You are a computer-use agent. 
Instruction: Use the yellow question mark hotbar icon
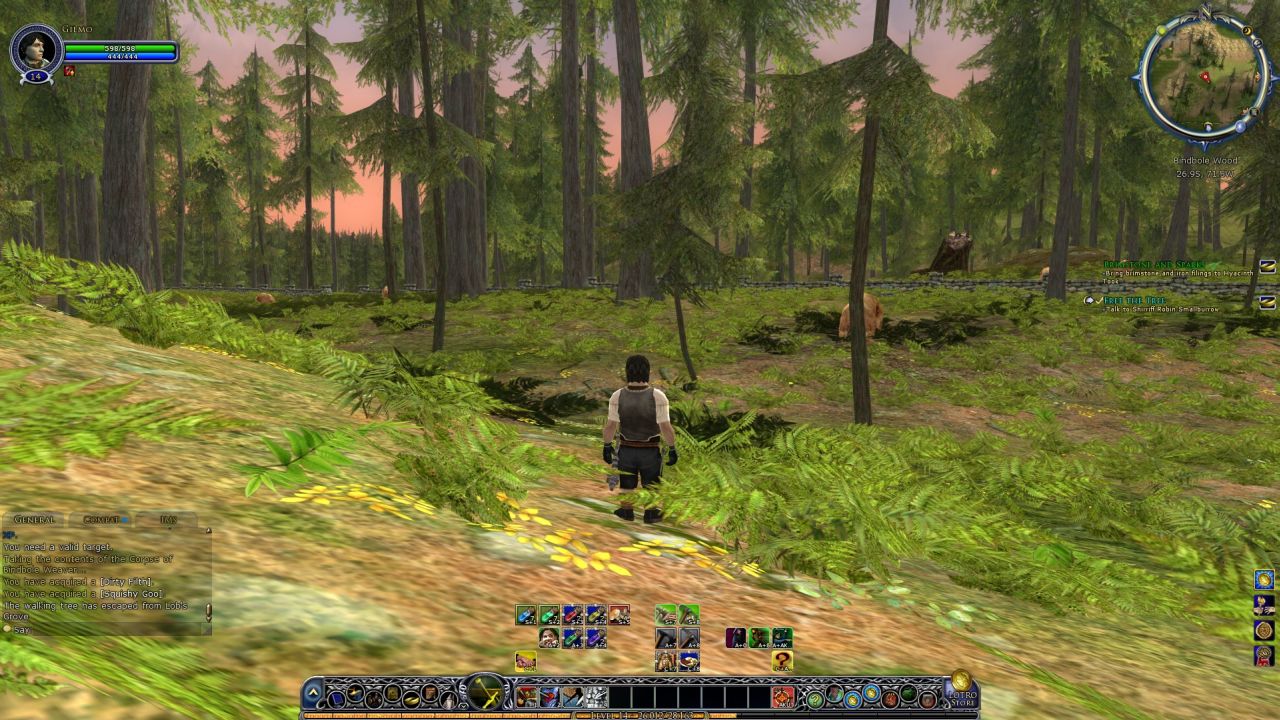point(782,661)
